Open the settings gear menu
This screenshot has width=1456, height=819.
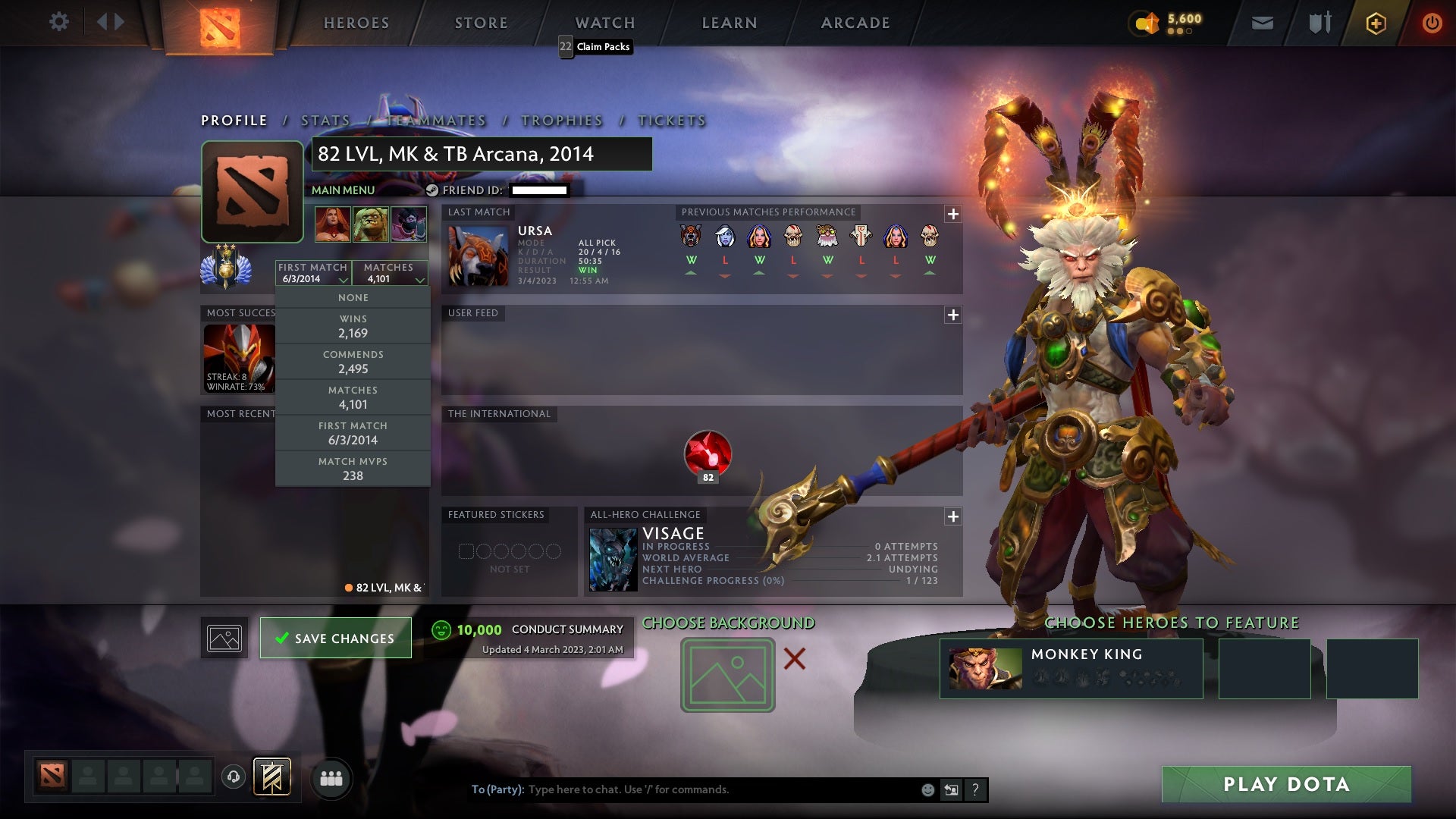click(58, 22)
